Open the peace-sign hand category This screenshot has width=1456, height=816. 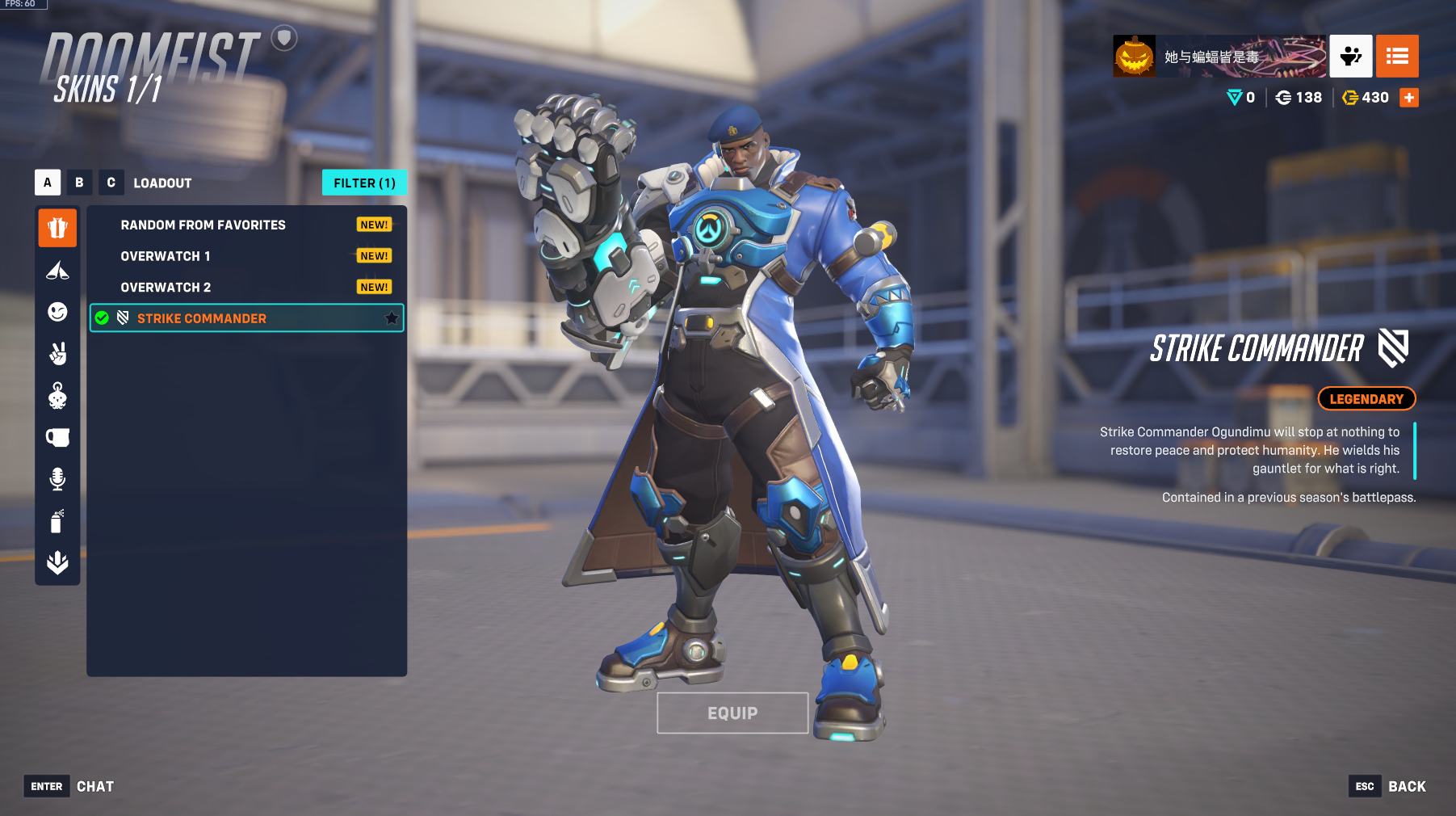click(x=57, y=354)
